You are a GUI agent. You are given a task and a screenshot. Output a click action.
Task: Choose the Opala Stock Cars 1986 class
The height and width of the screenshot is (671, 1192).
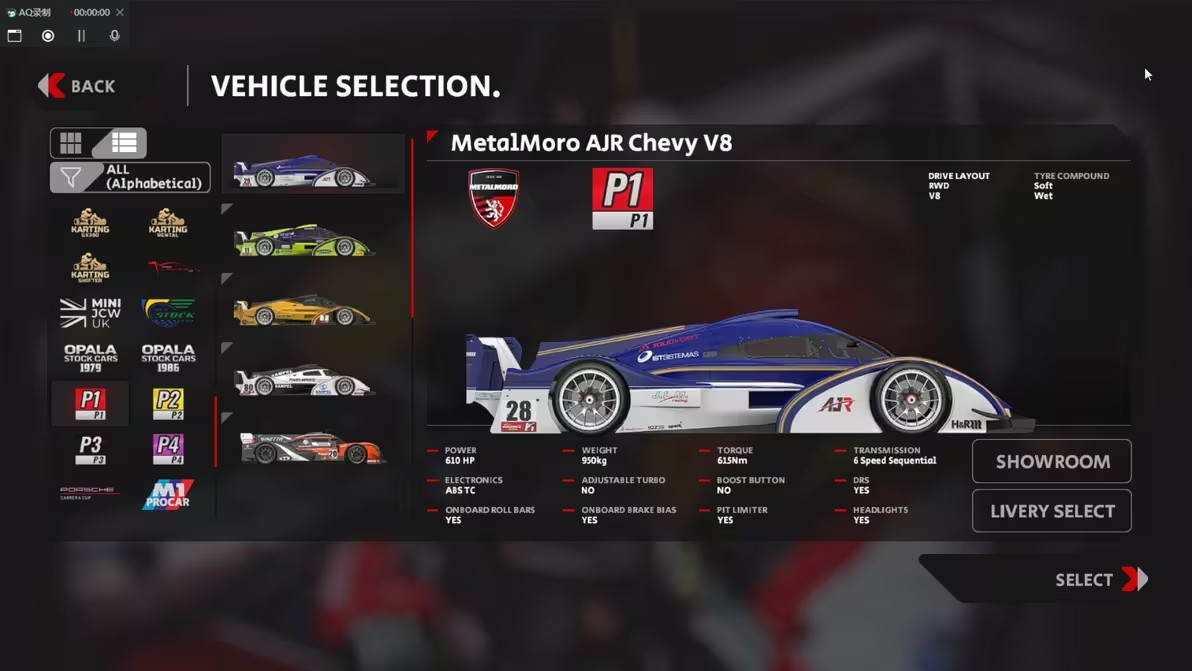click(168, 358)
